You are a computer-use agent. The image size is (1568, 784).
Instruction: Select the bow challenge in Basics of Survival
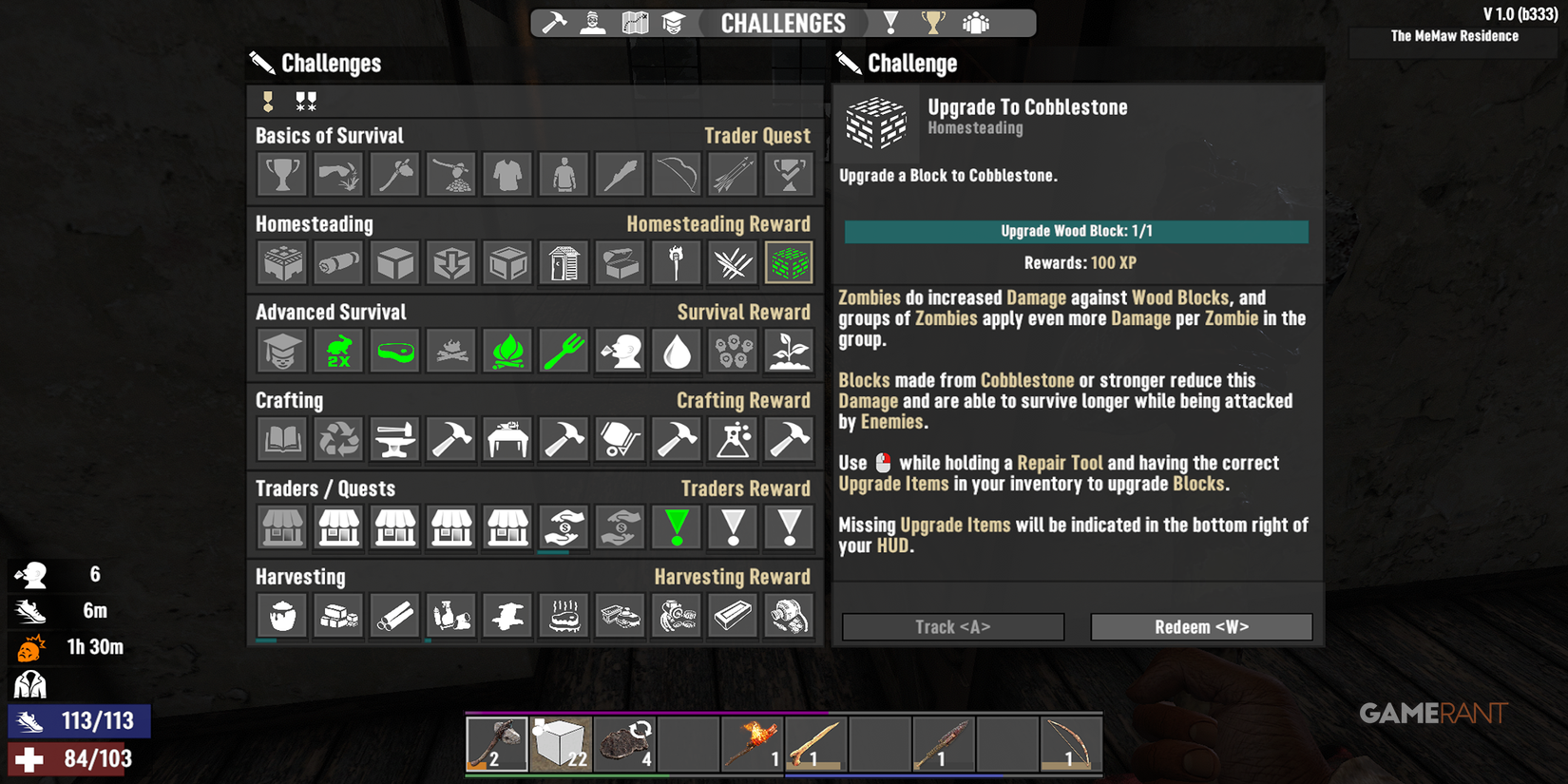point(675,173)
